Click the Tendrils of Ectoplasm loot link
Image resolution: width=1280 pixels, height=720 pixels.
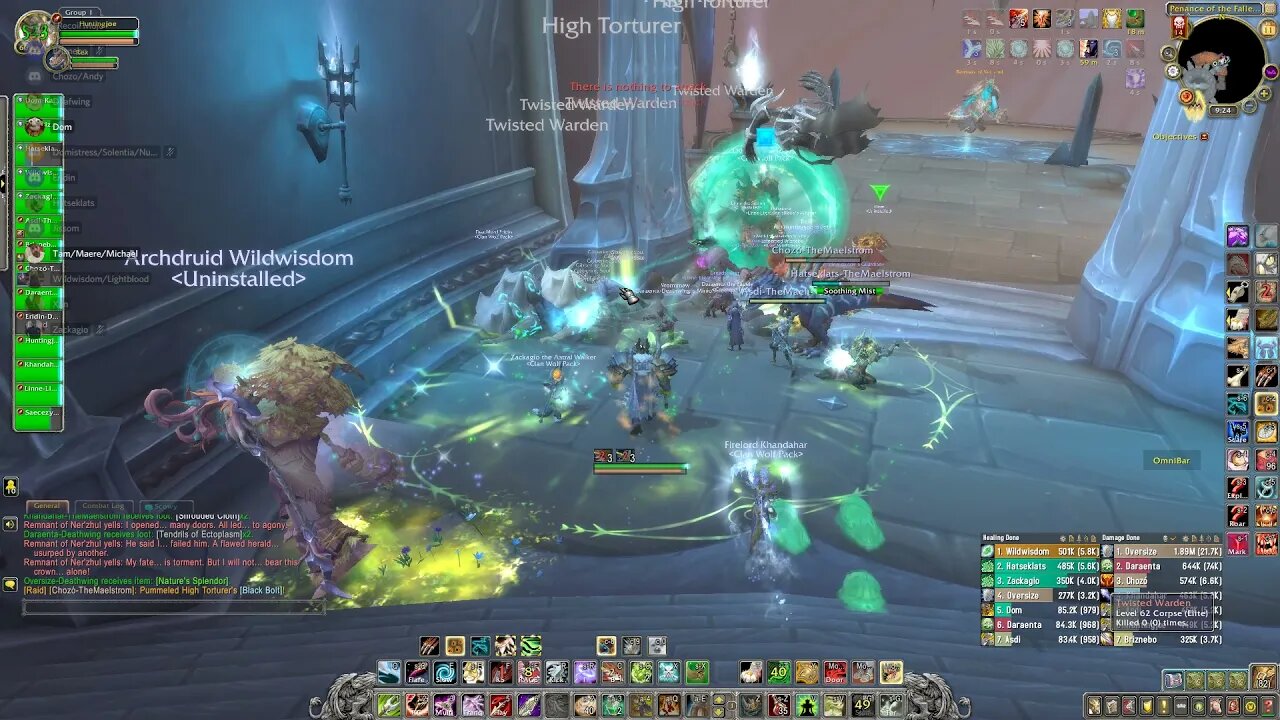point(198,534)
